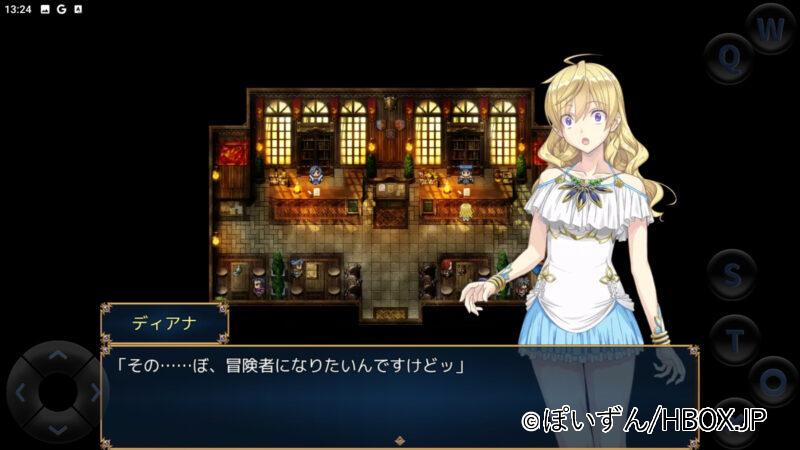
Task: Tap the d-pad down arrow
Action: point(58,429)
